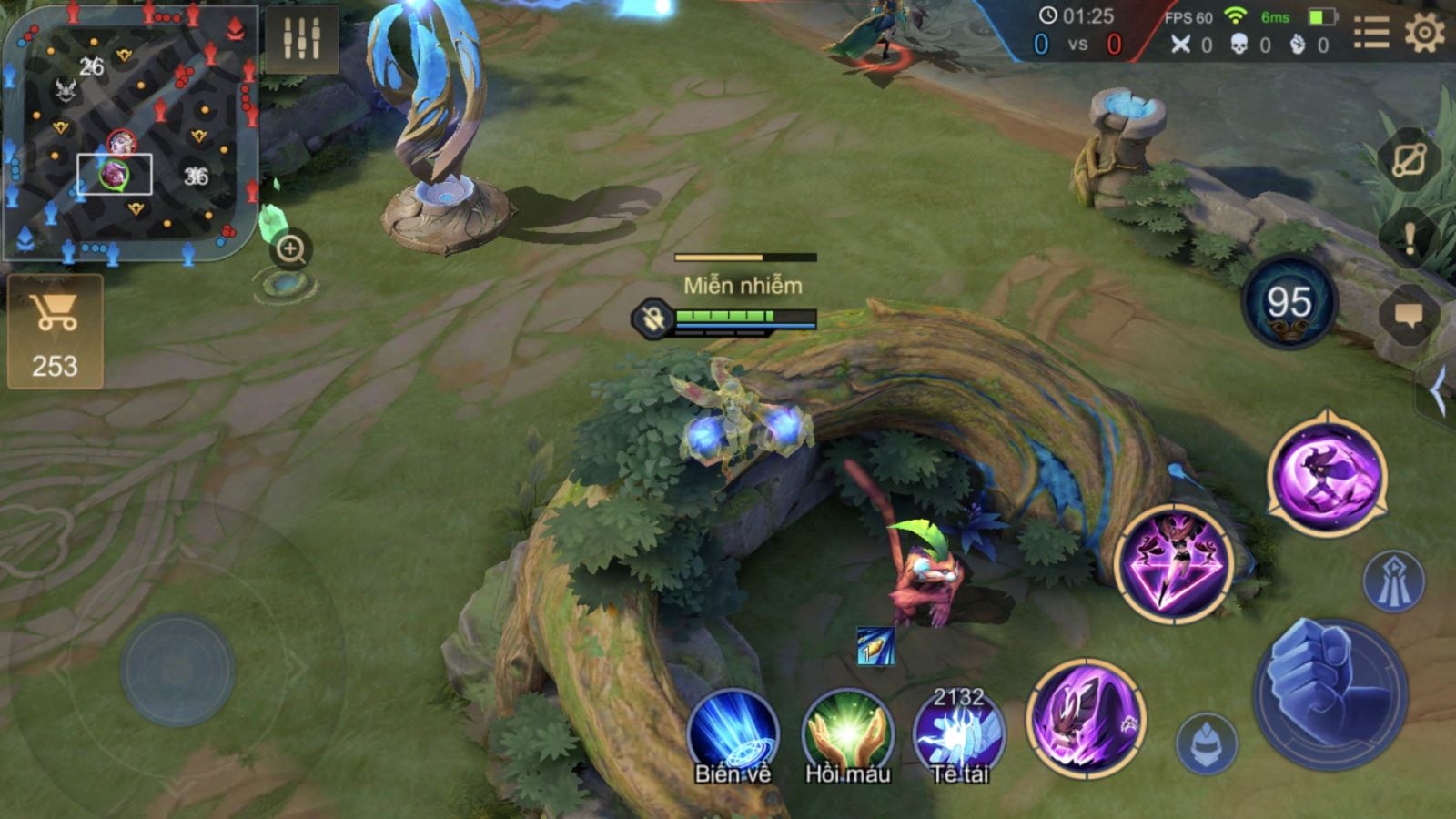Use the Hồi máu heal spell

(x=847, y=735)
